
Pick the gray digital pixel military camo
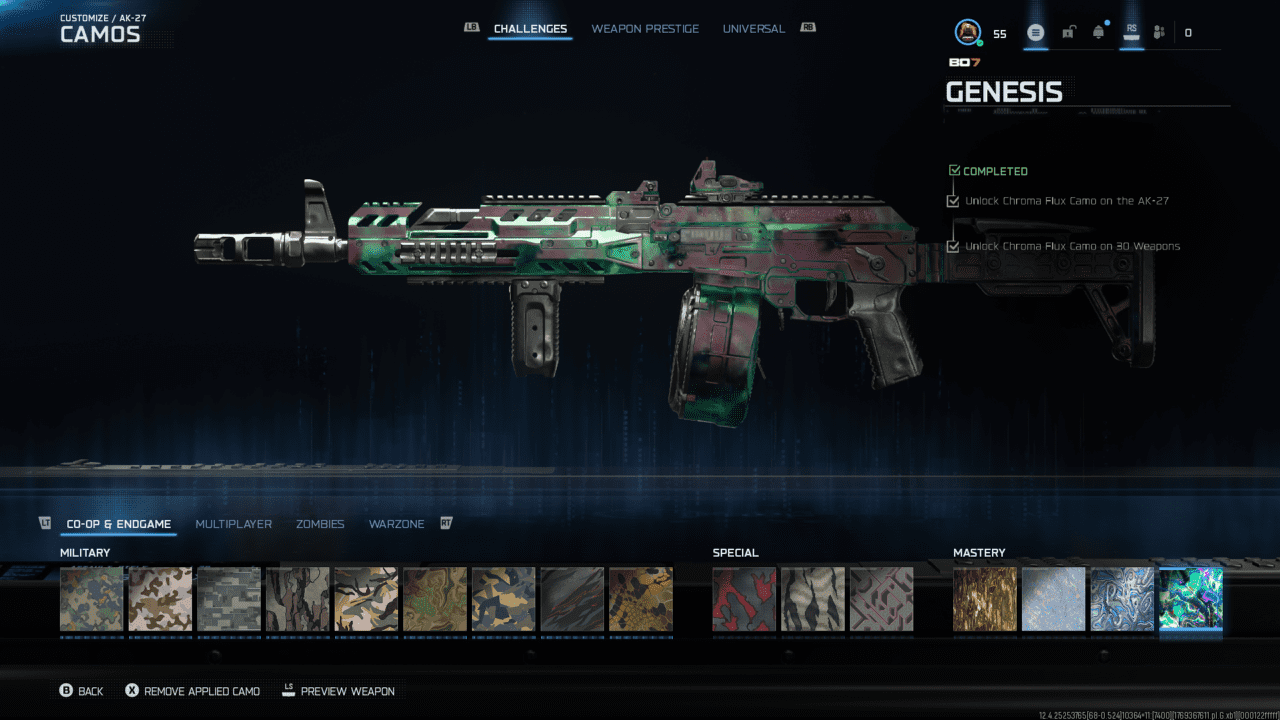point(229,599)
